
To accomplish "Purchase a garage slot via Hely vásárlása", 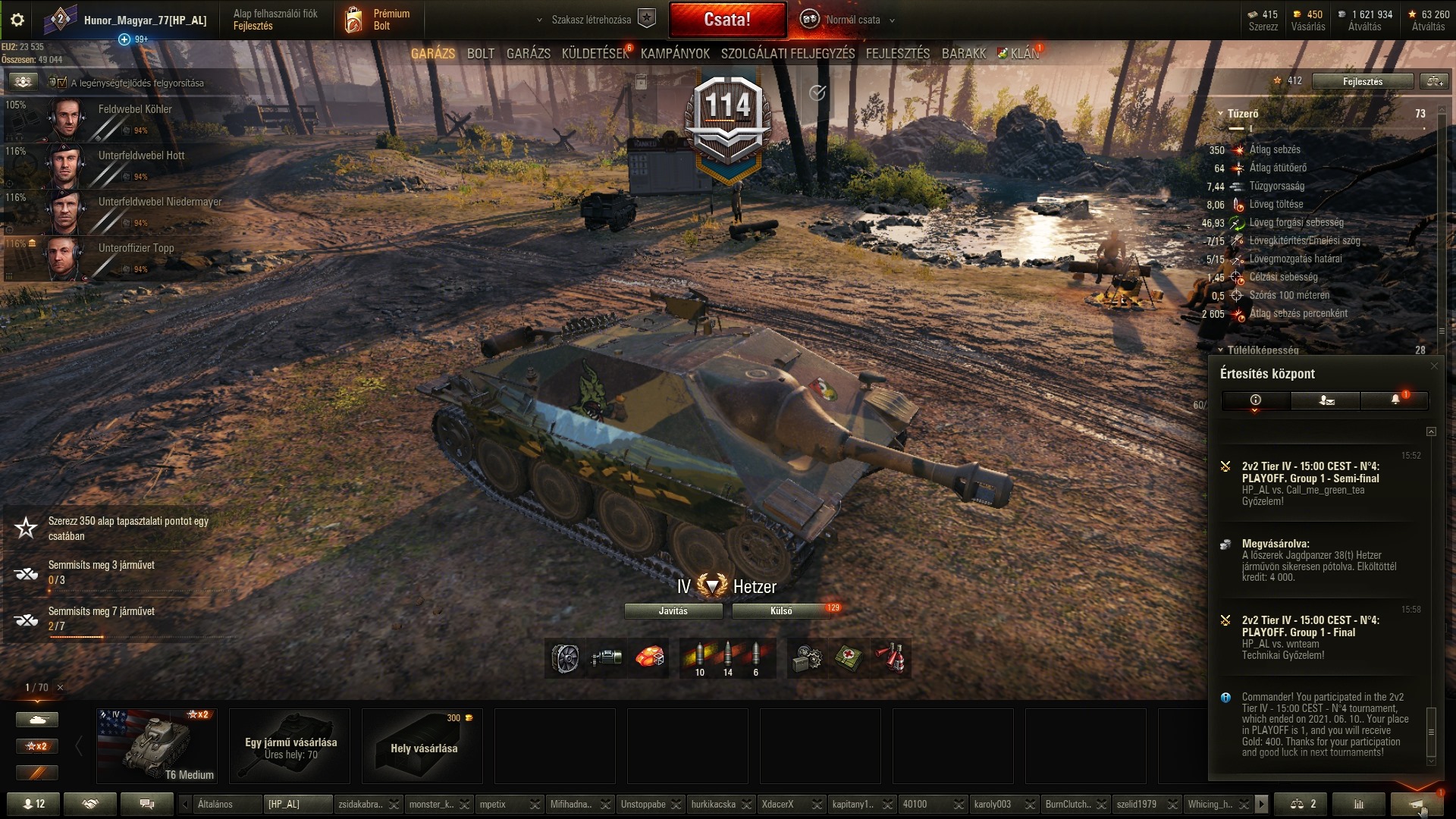I will point(422,746).
